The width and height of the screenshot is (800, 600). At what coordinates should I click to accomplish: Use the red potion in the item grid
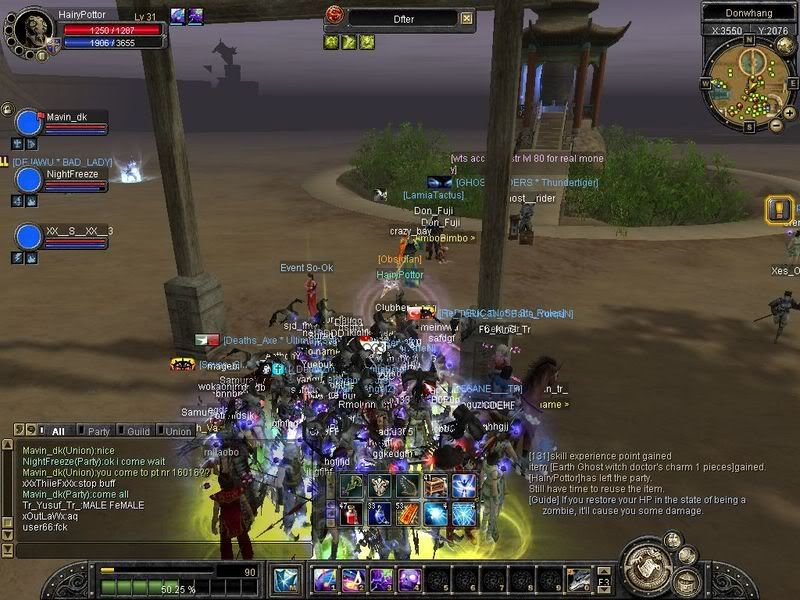(x=352, y=514)
